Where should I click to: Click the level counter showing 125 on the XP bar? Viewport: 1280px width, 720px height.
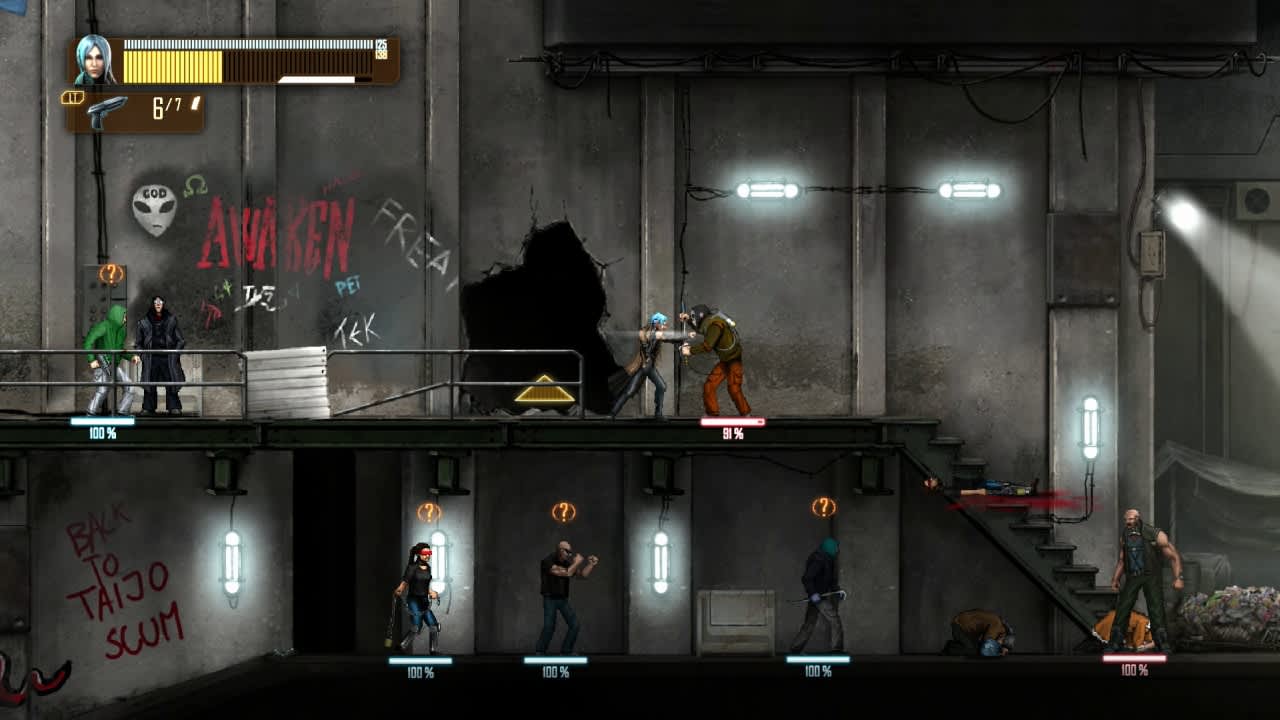click(x=380, y=45)
